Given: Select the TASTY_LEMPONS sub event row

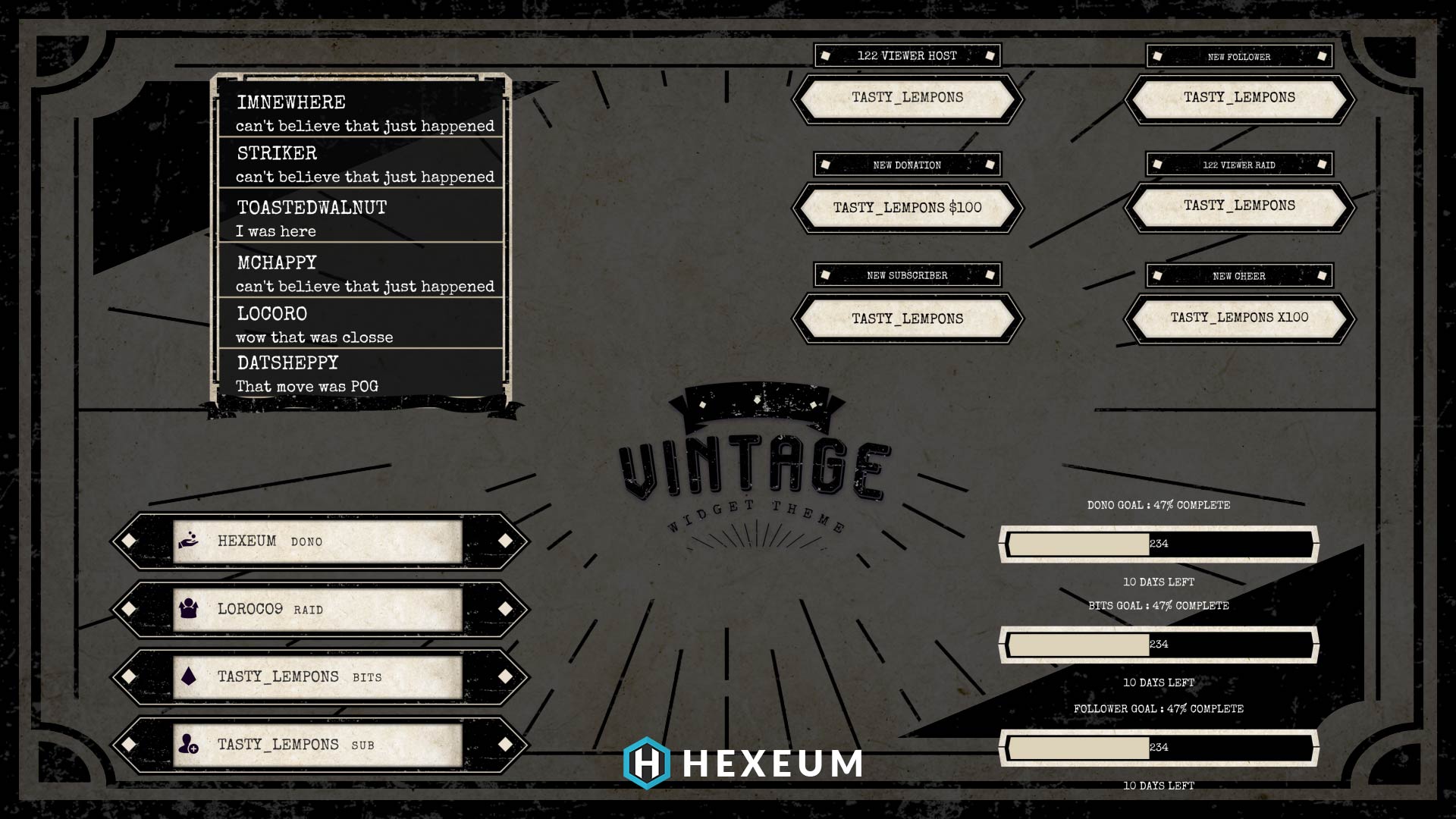Looking at the screenshot, I should pyautogui.click(x=318, y=745).
